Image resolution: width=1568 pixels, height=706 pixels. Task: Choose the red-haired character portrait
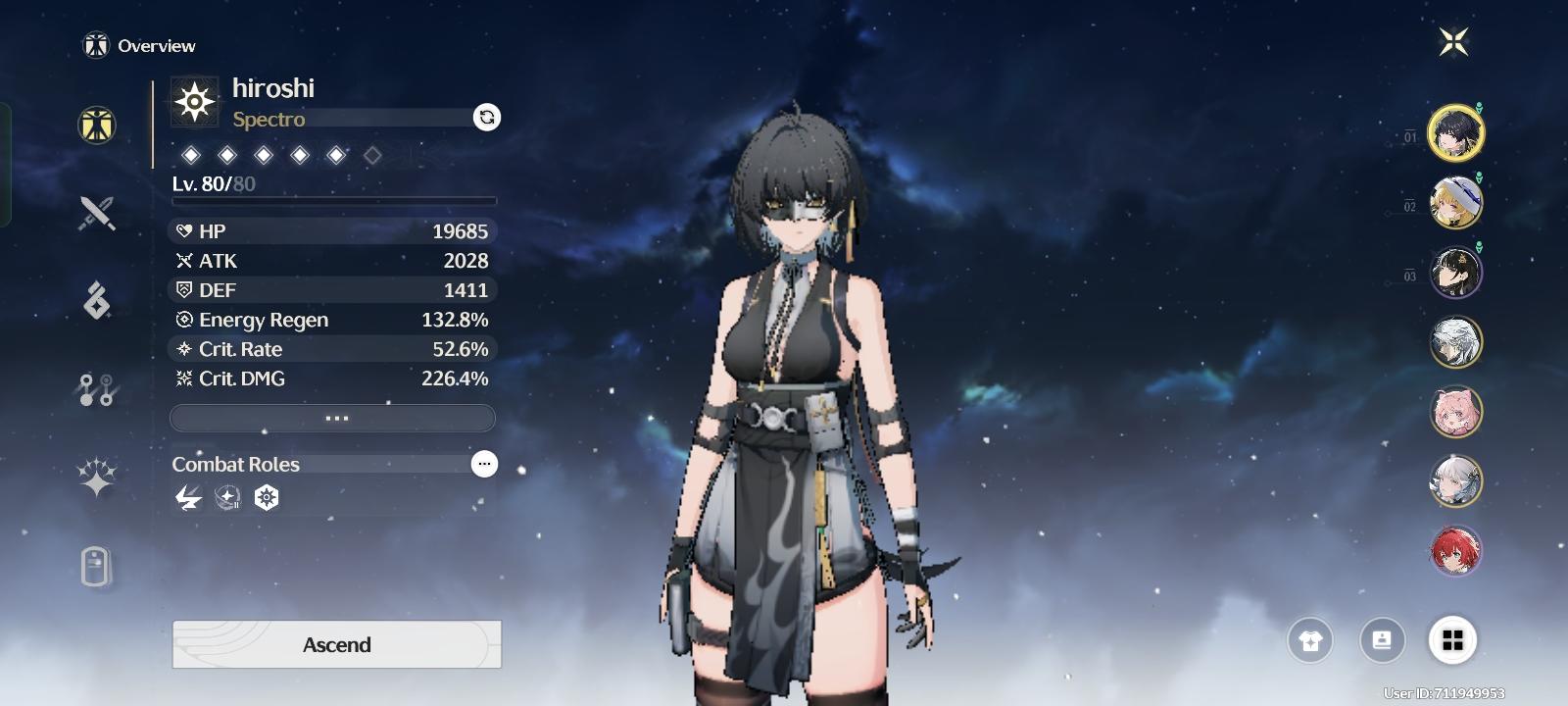1455,551
